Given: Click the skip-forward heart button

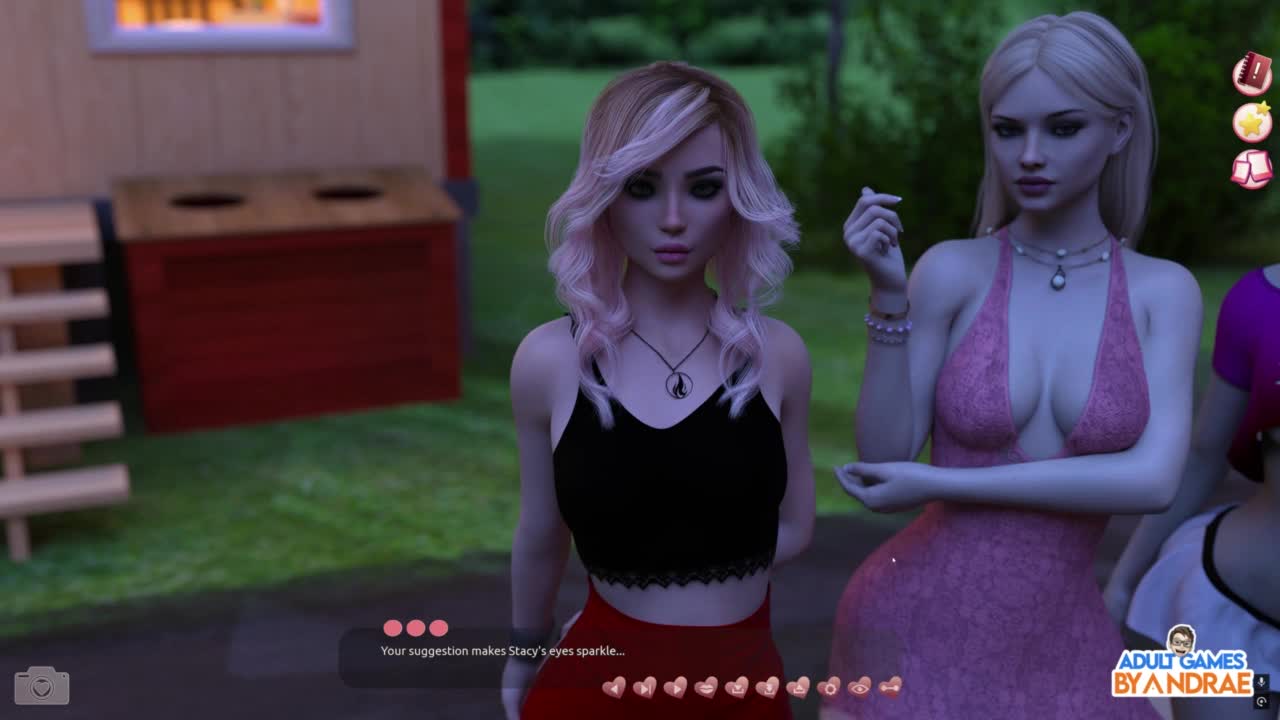Looking at the screenshot, I should [x=645, y=687].
